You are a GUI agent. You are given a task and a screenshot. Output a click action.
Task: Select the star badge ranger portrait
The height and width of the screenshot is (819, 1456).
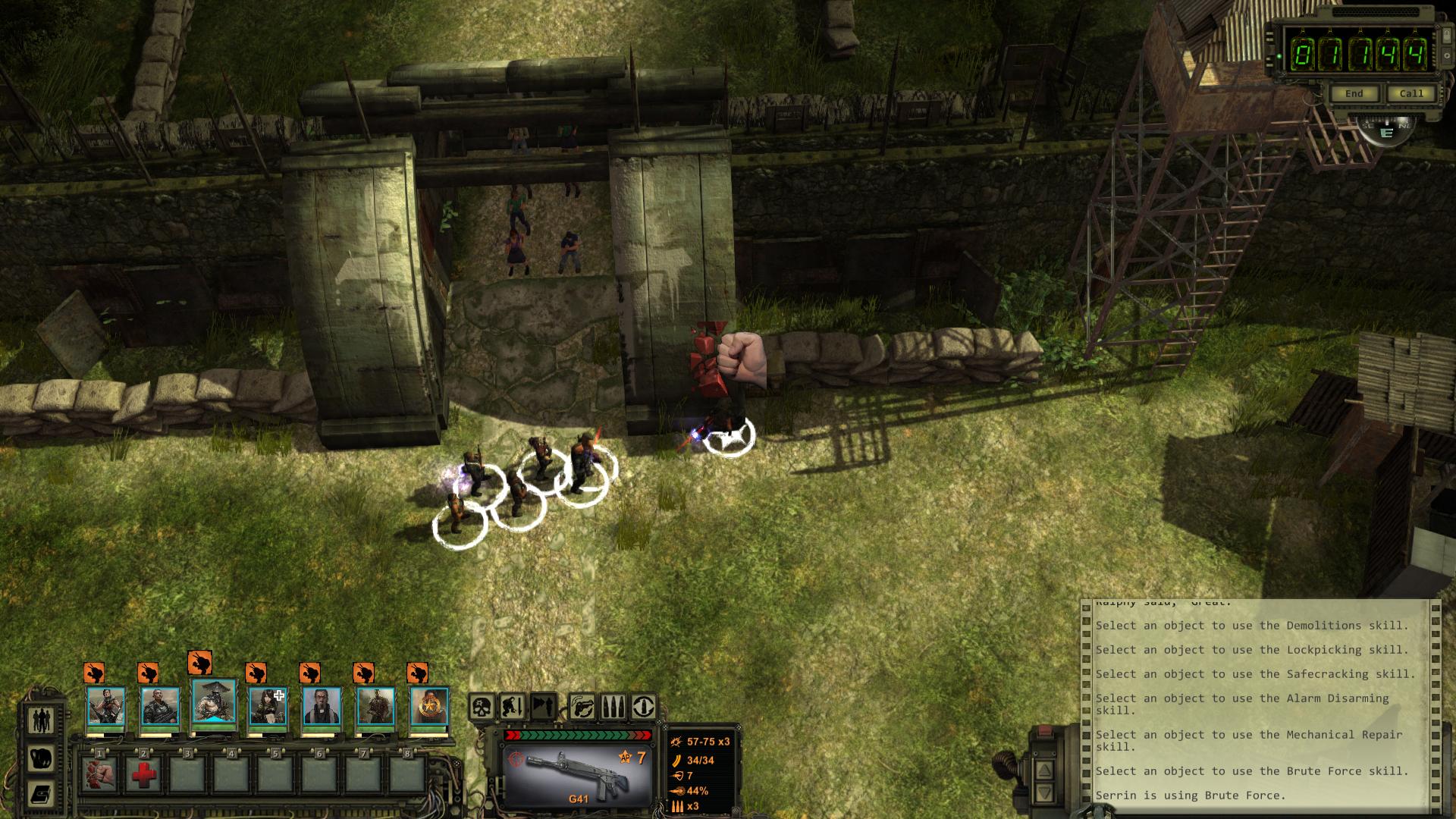click(x=429, y=707)
